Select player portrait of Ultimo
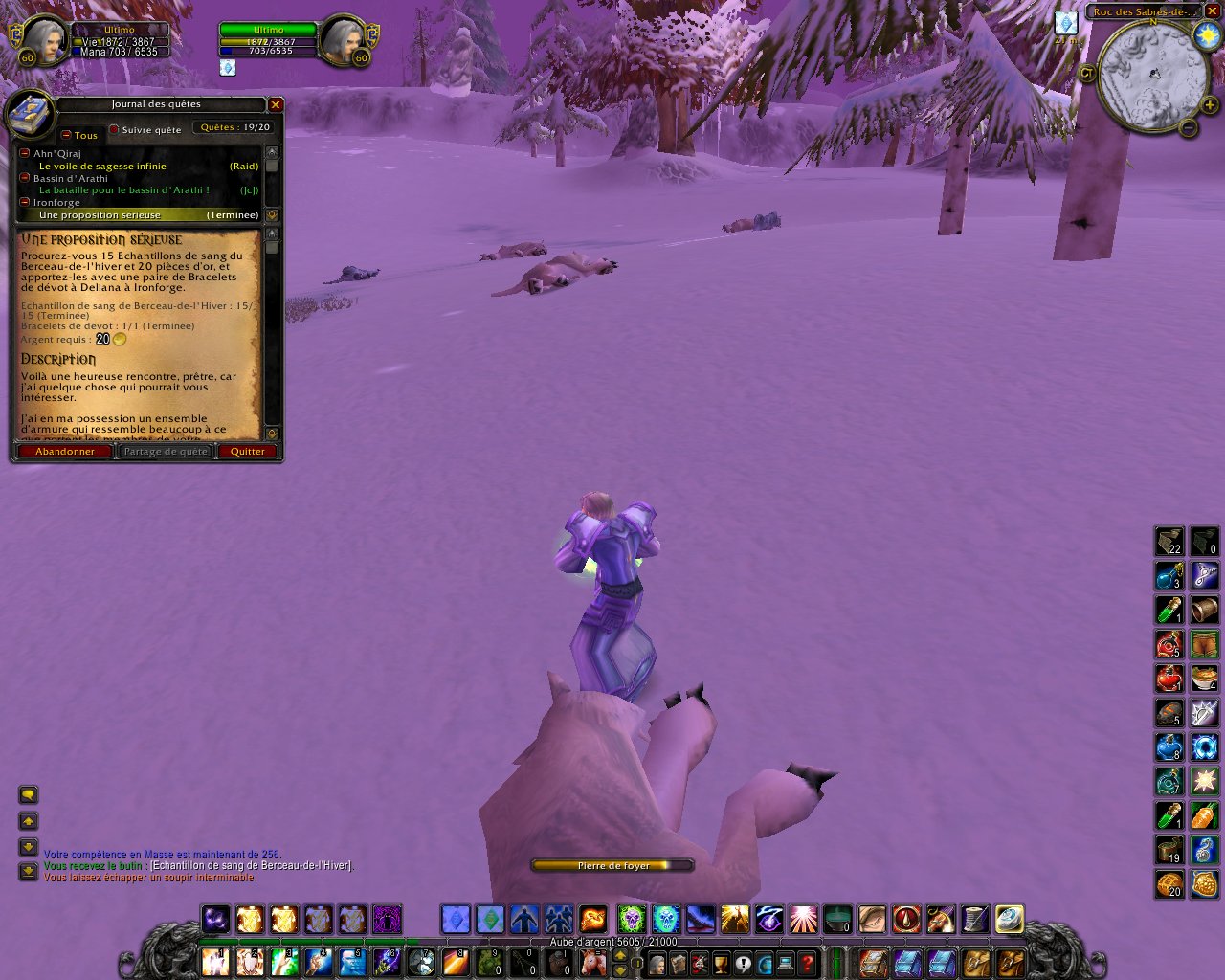 click(x=42, y=40)
